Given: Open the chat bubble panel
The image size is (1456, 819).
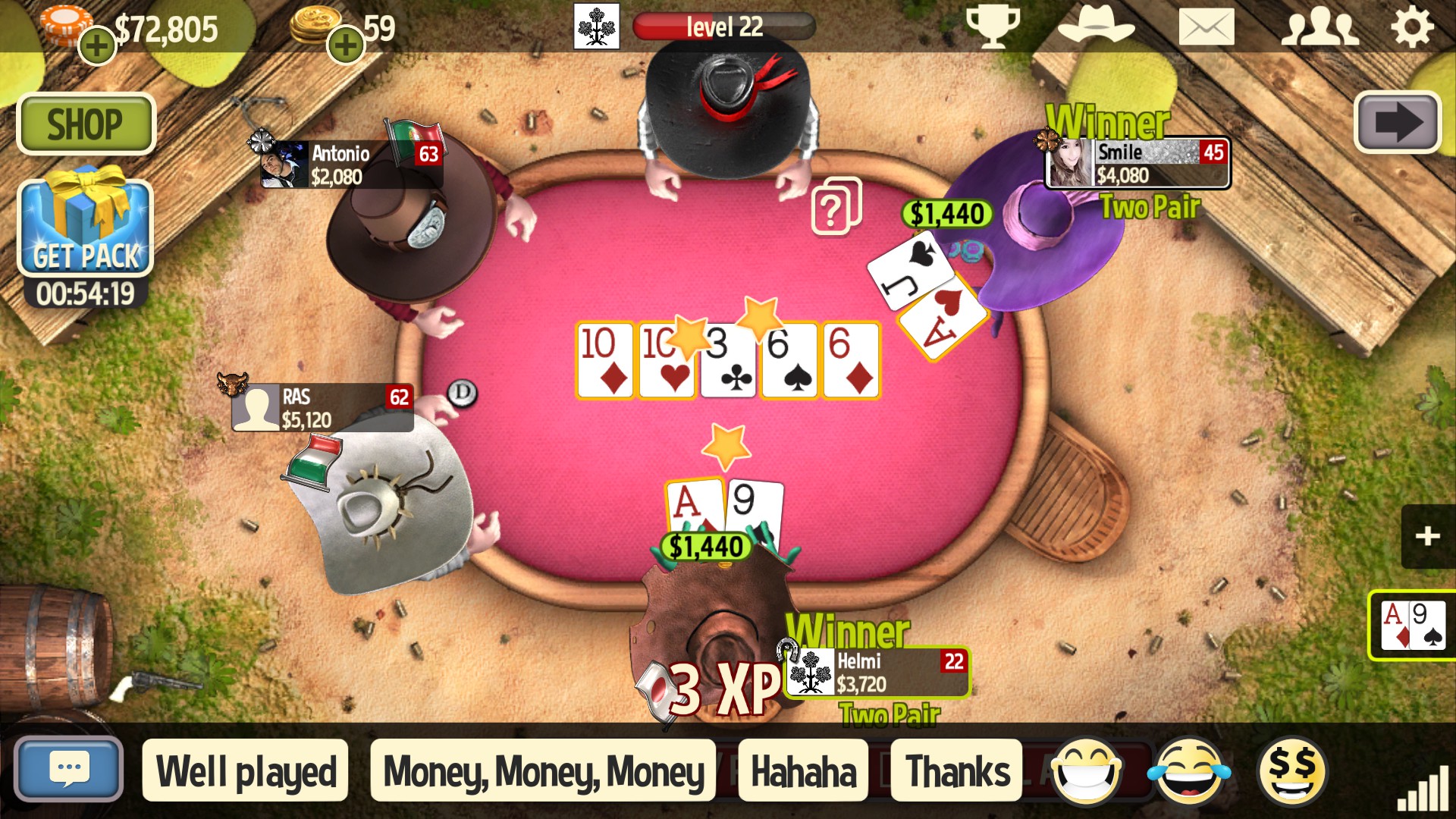Looking at the screenshot, I should 69,768.
